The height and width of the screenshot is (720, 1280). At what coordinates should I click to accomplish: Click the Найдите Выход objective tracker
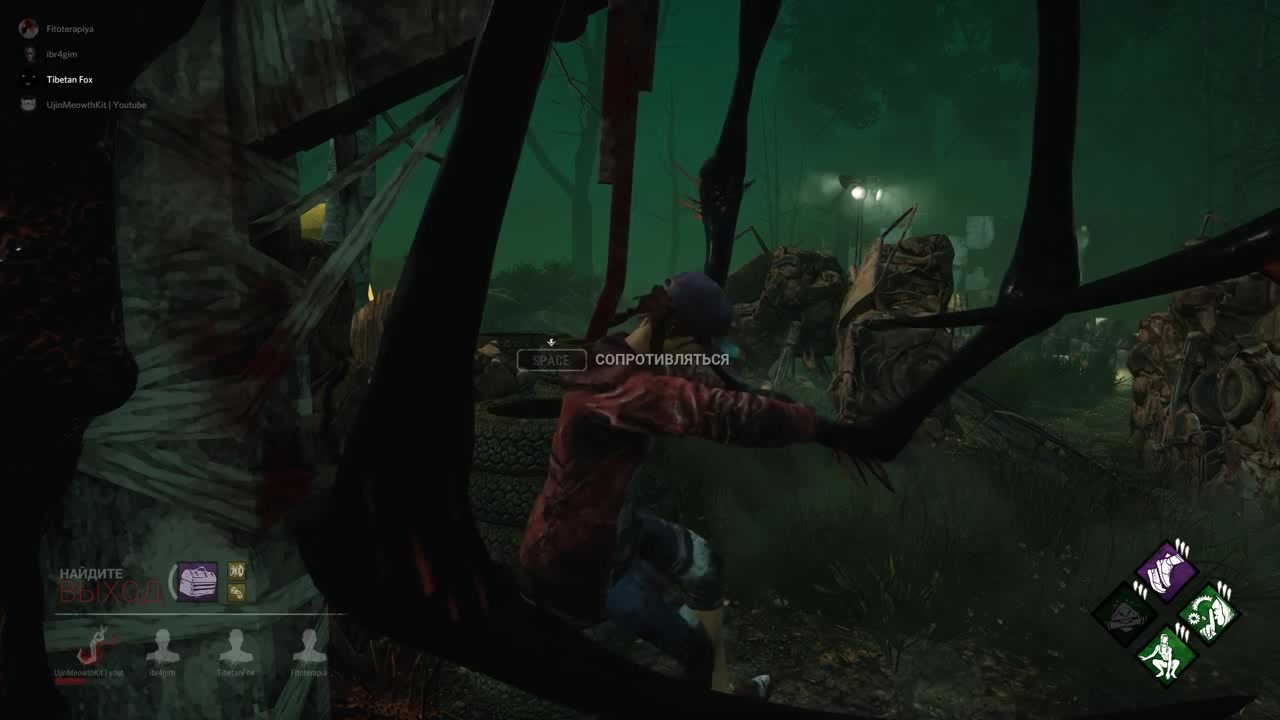(x=110, y=586)
